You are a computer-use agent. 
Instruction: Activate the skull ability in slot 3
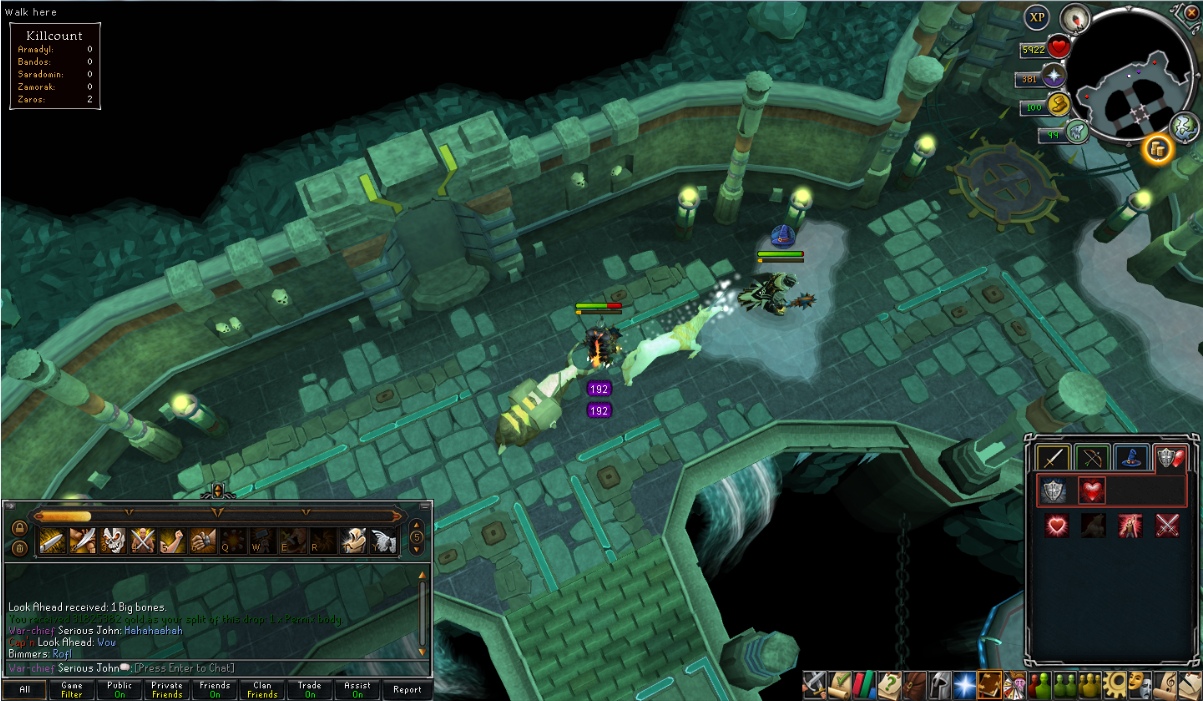(x=113, y=541)
